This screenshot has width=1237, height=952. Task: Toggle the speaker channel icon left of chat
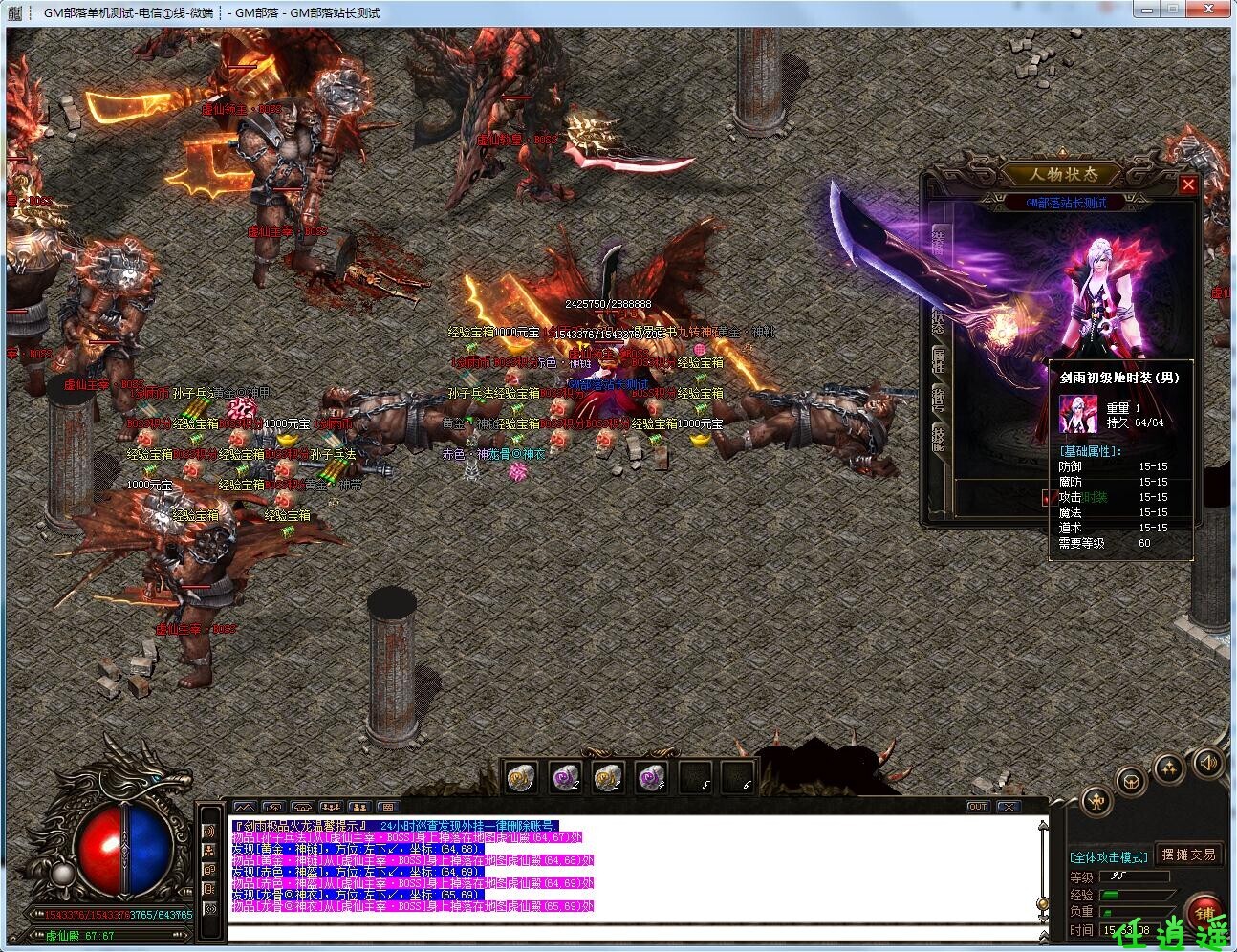coord(208,832)
